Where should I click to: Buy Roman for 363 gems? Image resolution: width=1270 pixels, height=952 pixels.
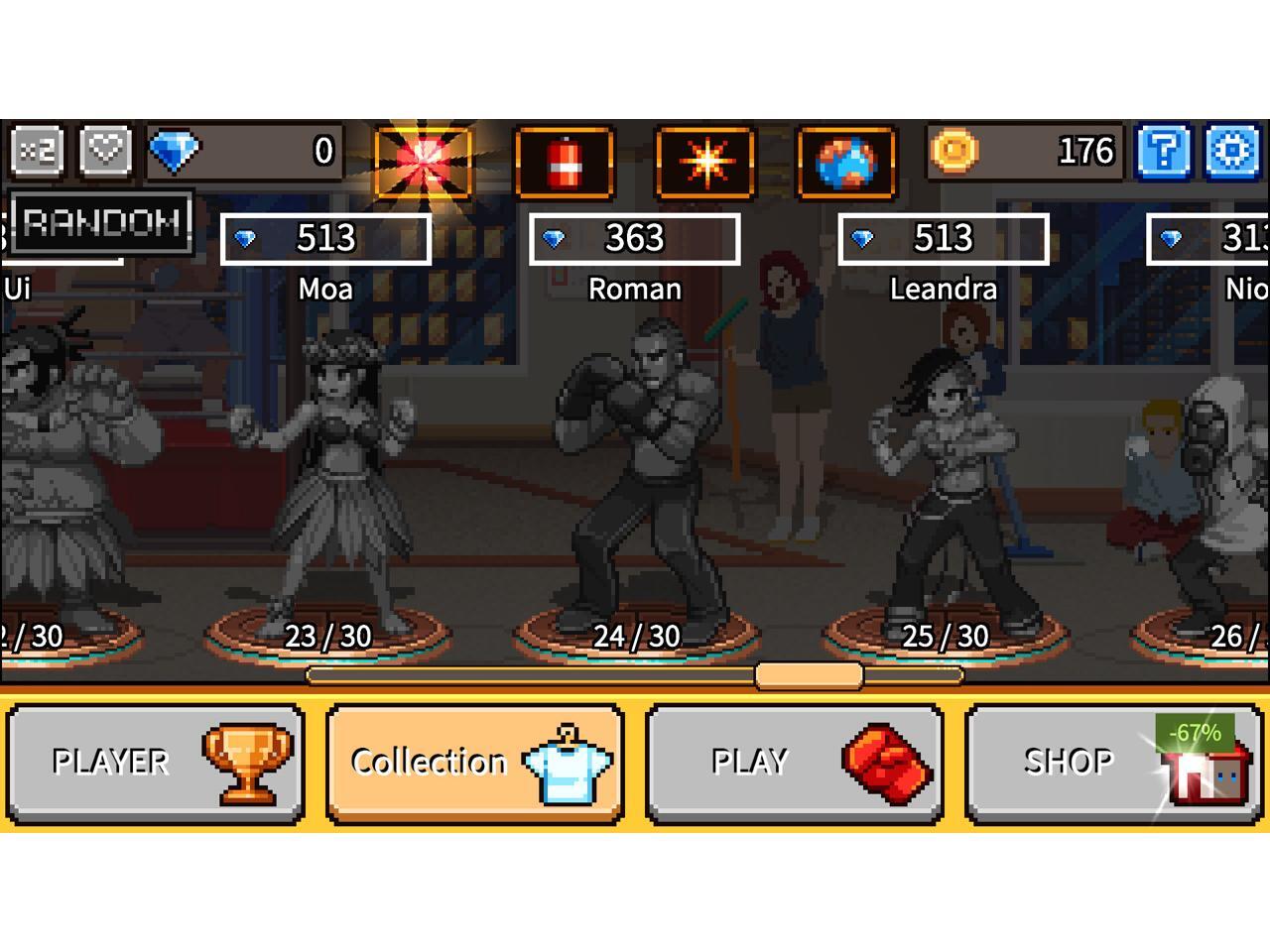click(x=634, y=239)
